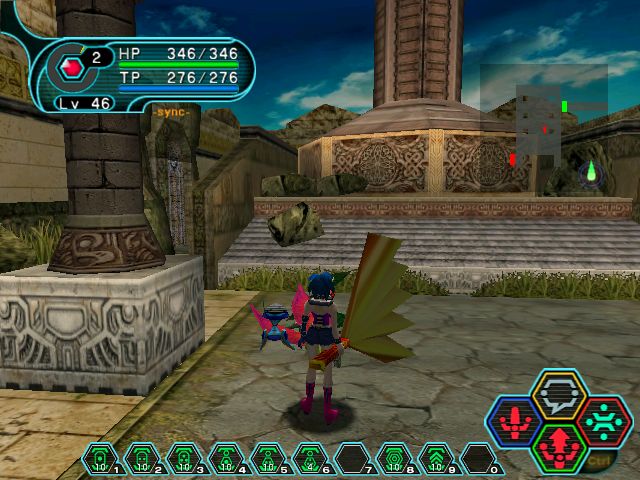
Task: Choose the hotbar slot numbered 5
Action: click(268, 459)
